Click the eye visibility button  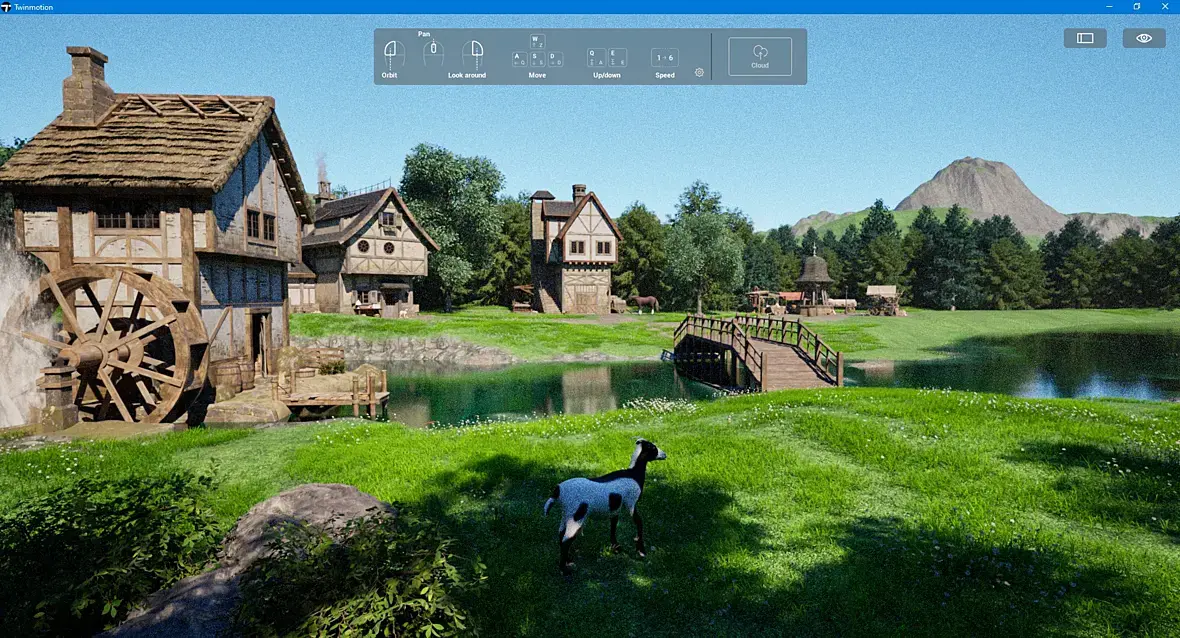[1144, 38]
